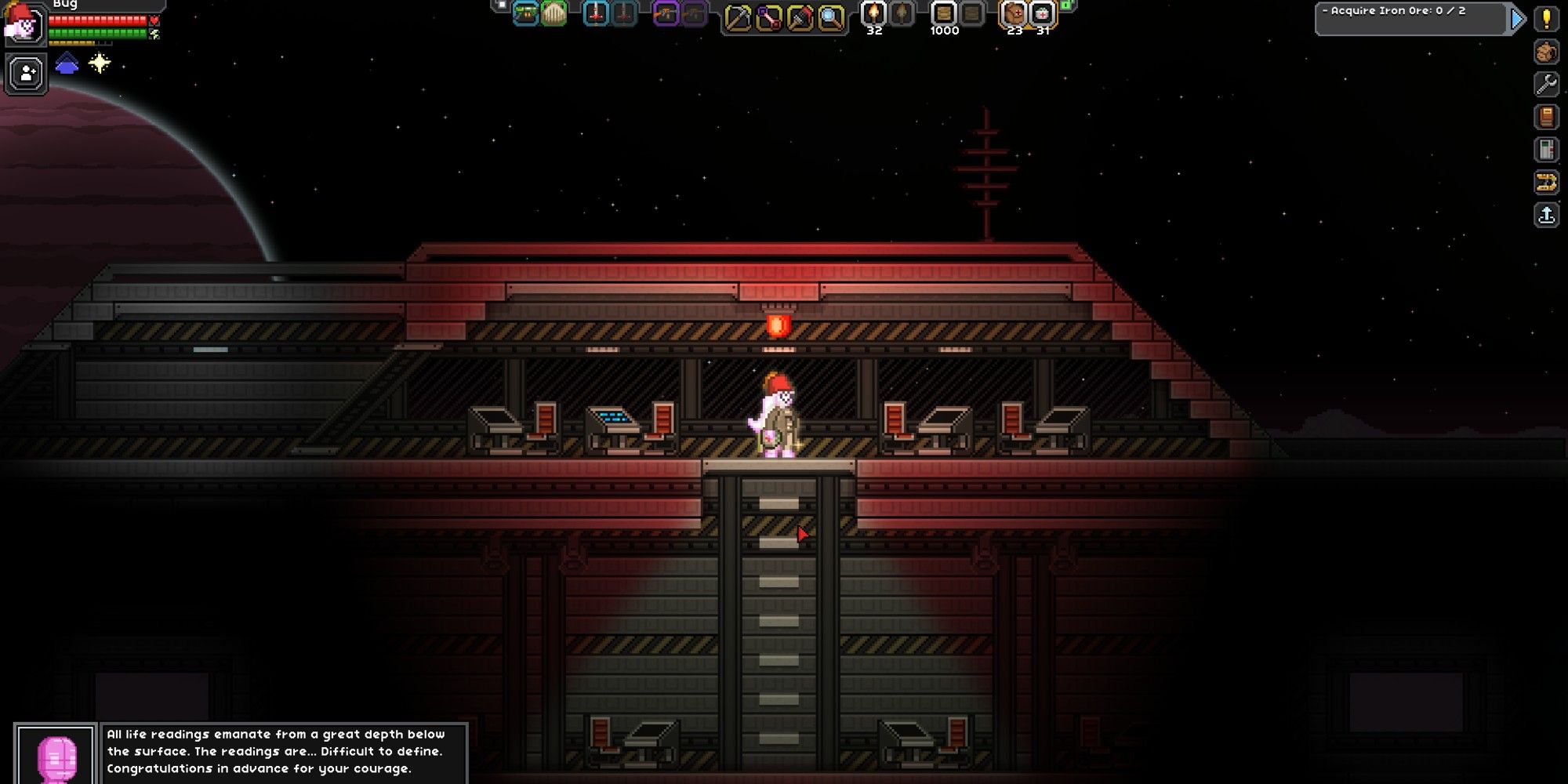Select the Wiring tool in the hotbar
This screenshot has height=784, width=1568.
point(768,16)
